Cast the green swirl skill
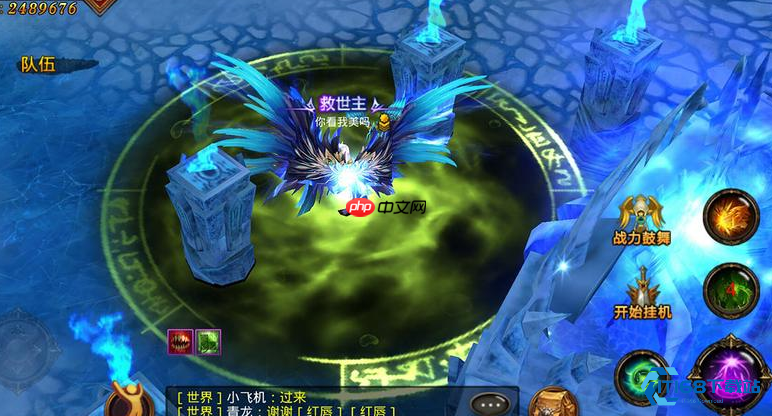Screen dimensions: 772x416 [x=641, y=376]
